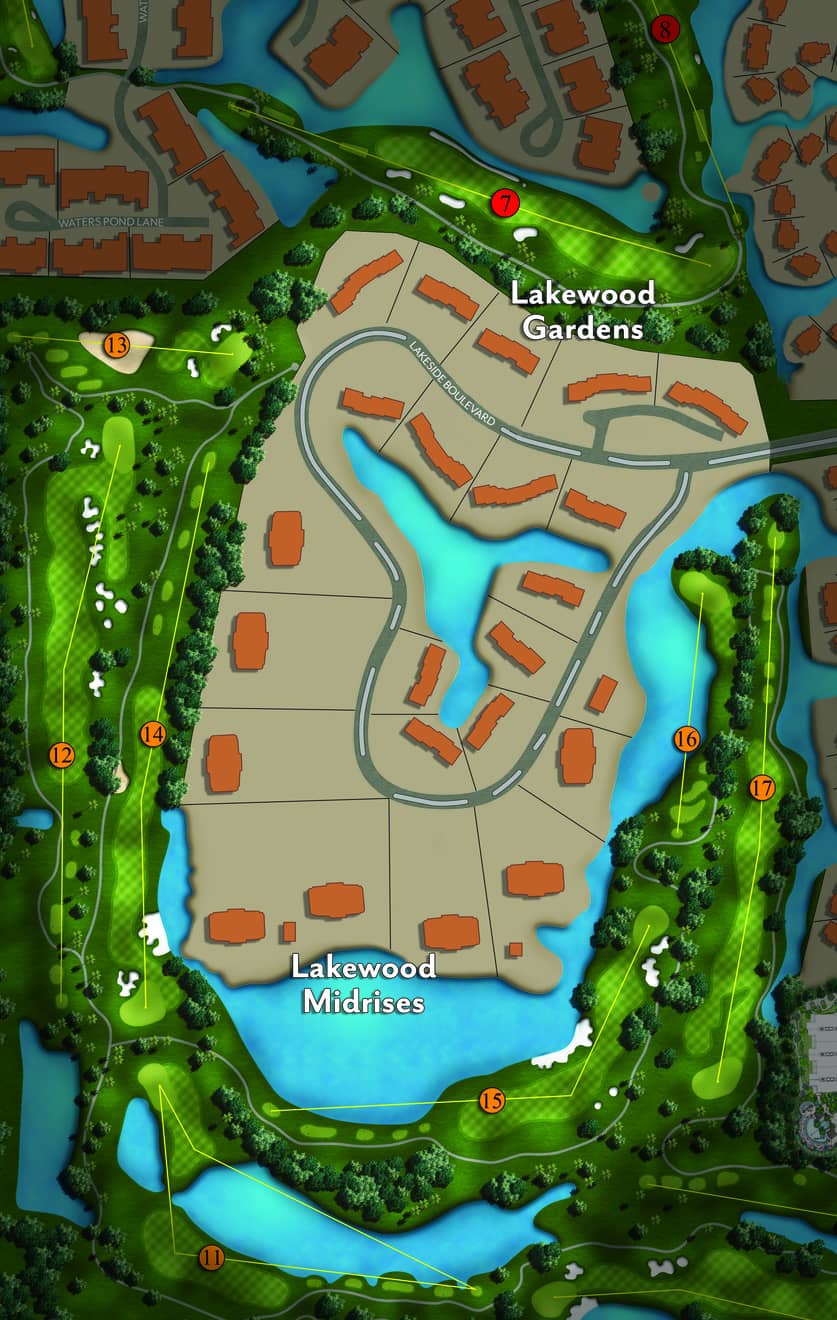Choose the hole 11 marker
The height and width of the screenshot is (1320, 837).
pos(211,1257)
